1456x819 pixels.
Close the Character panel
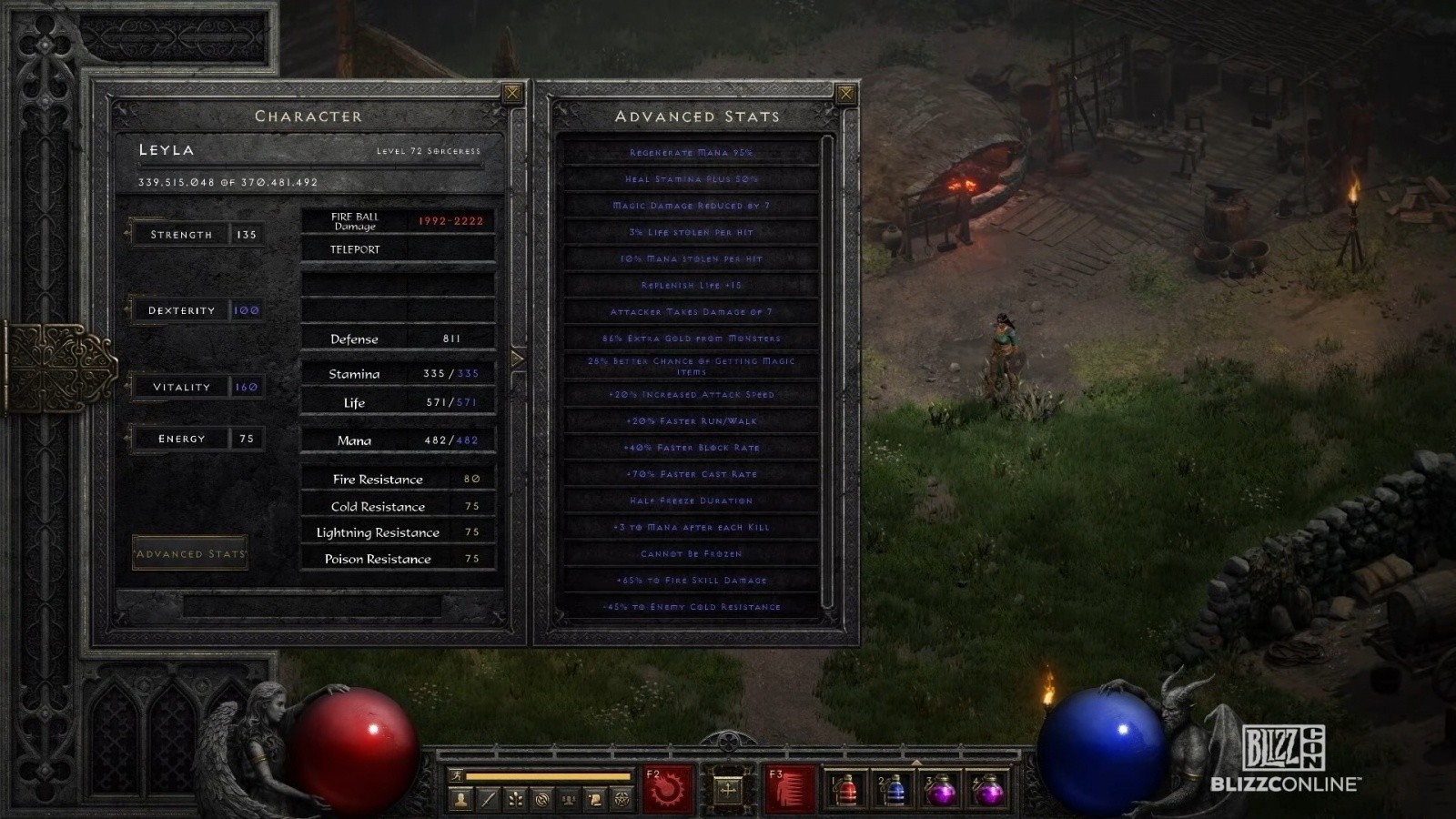[512, 93]
